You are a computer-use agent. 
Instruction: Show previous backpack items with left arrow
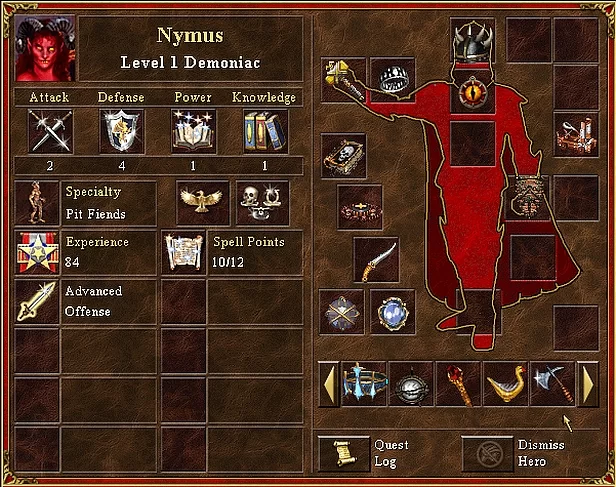pyautogui.click(x=327, y=384)
